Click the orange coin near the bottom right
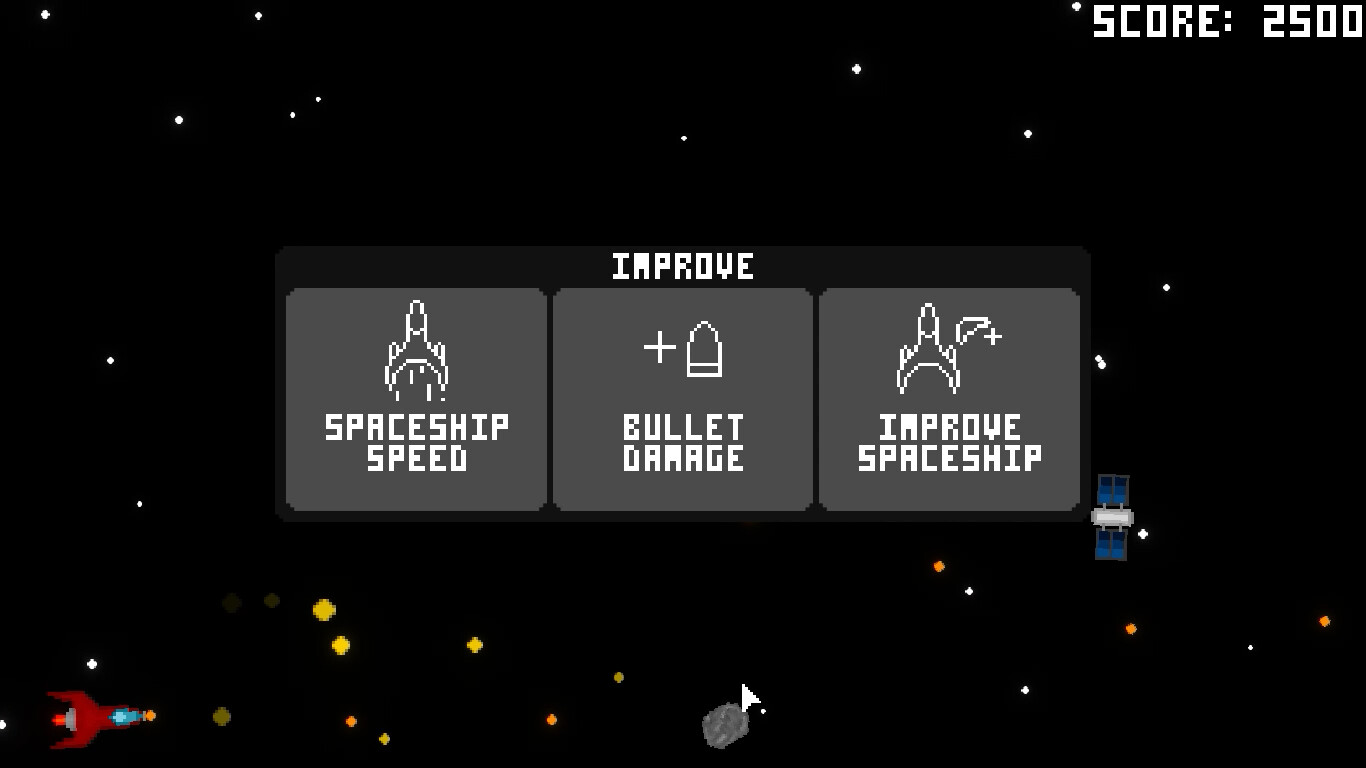This screenshot has width=1366, height=768. pos(1324,620)
